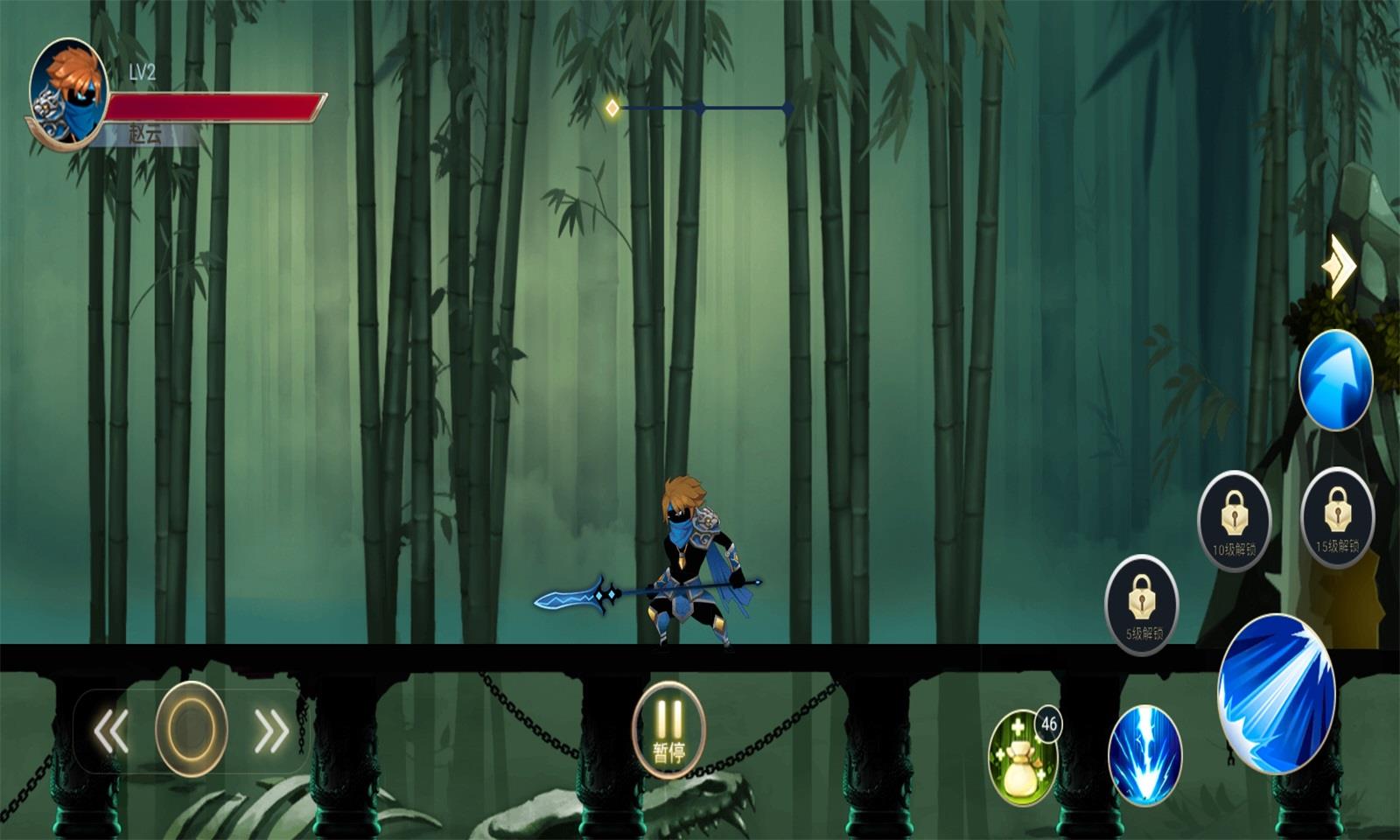The width and height of the screenshot is (1400, 840).
Task: Select the locked 10级解锁 skill slot
Action: click(x=1234, y=521)
